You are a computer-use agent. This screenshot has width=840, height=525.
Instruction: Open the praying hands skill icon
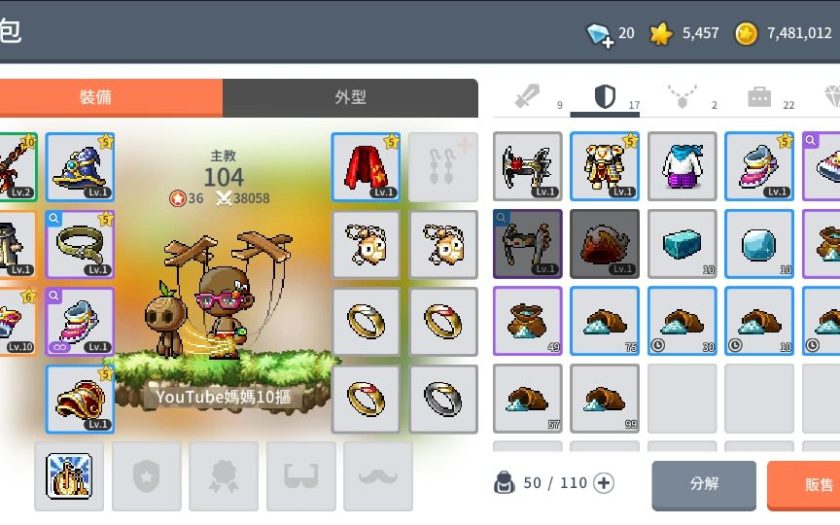coord(69,476)
